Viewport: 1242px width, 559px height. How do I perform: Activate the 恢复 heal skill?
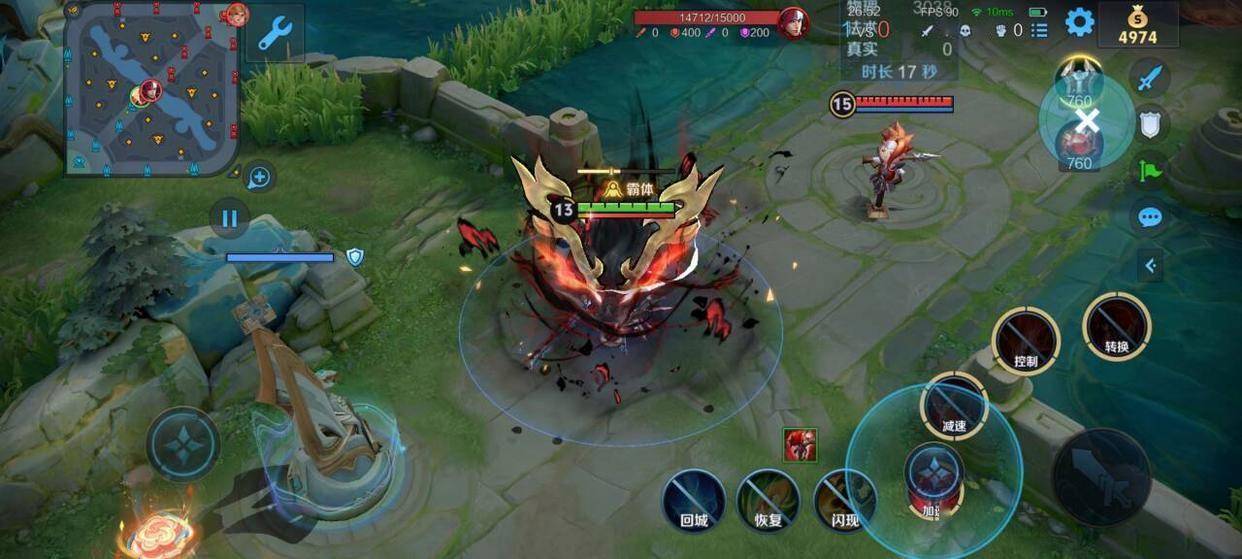767,498
